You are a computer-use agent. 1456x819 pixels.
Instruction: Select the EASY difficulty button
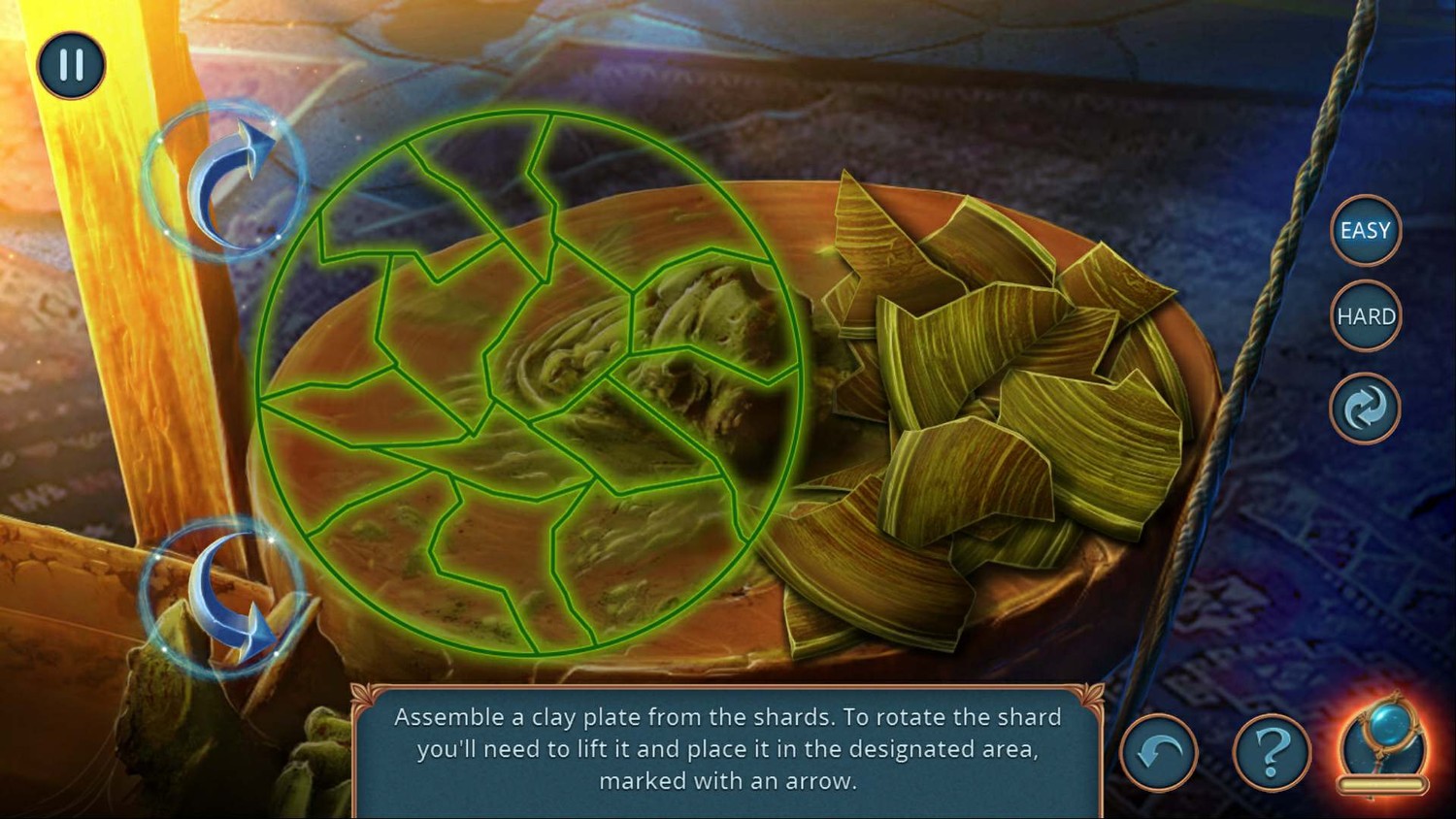1365,231
